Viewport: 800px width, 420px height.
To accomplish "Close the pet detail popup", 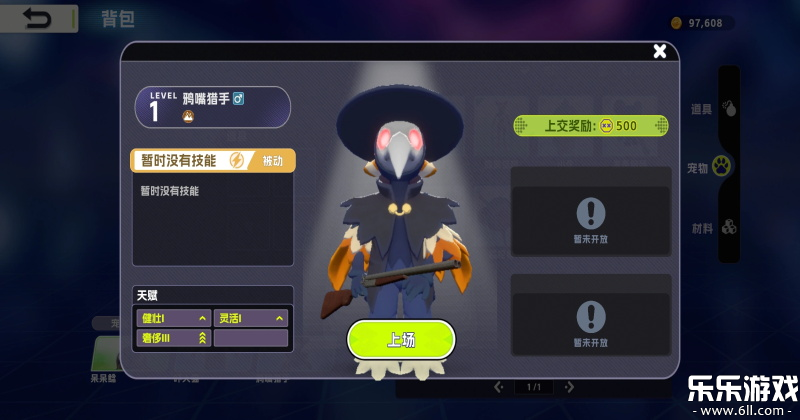I will tap(659, 52).
